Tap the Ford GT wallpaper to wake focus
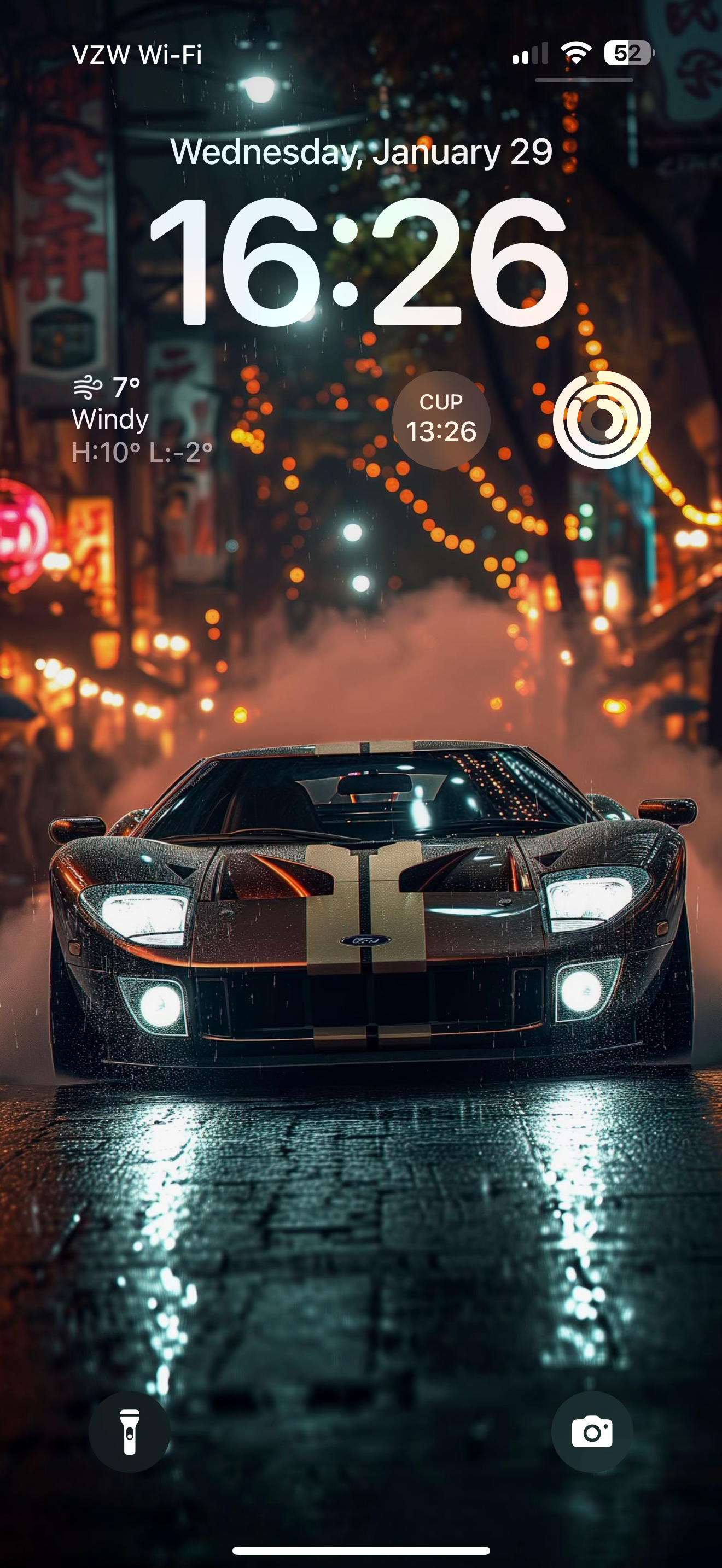This screenshot has height=1568, width=722. (361, 944)
